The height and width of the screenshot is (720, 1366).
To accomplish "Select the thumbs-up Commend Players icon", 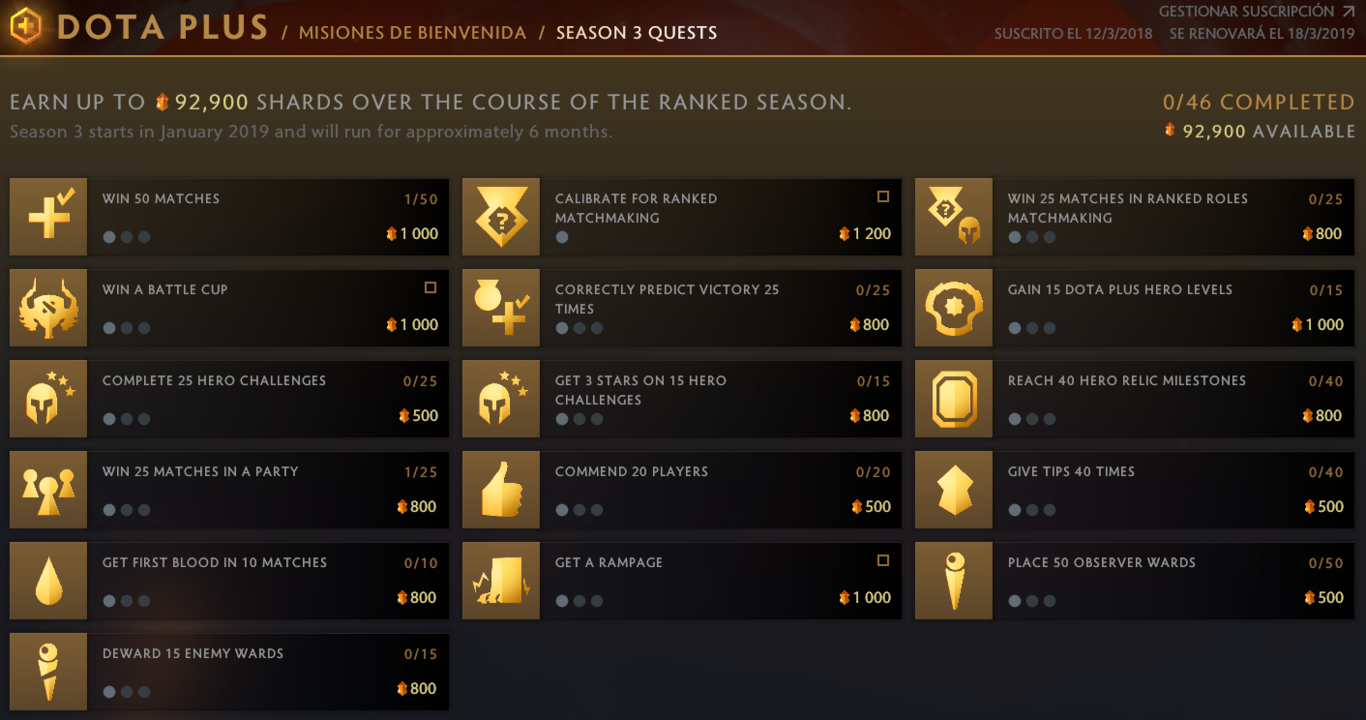I will click(x=500, y=489).
